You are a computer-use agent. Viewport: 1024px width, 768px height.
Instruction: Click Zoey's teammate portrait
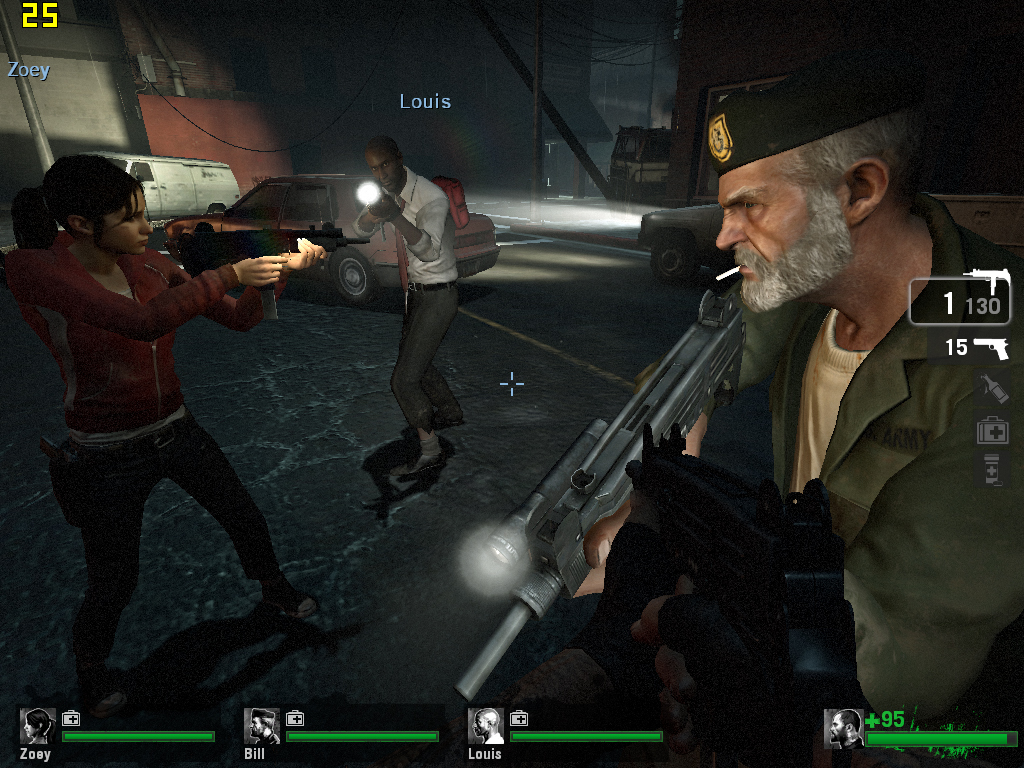[39, 726]
